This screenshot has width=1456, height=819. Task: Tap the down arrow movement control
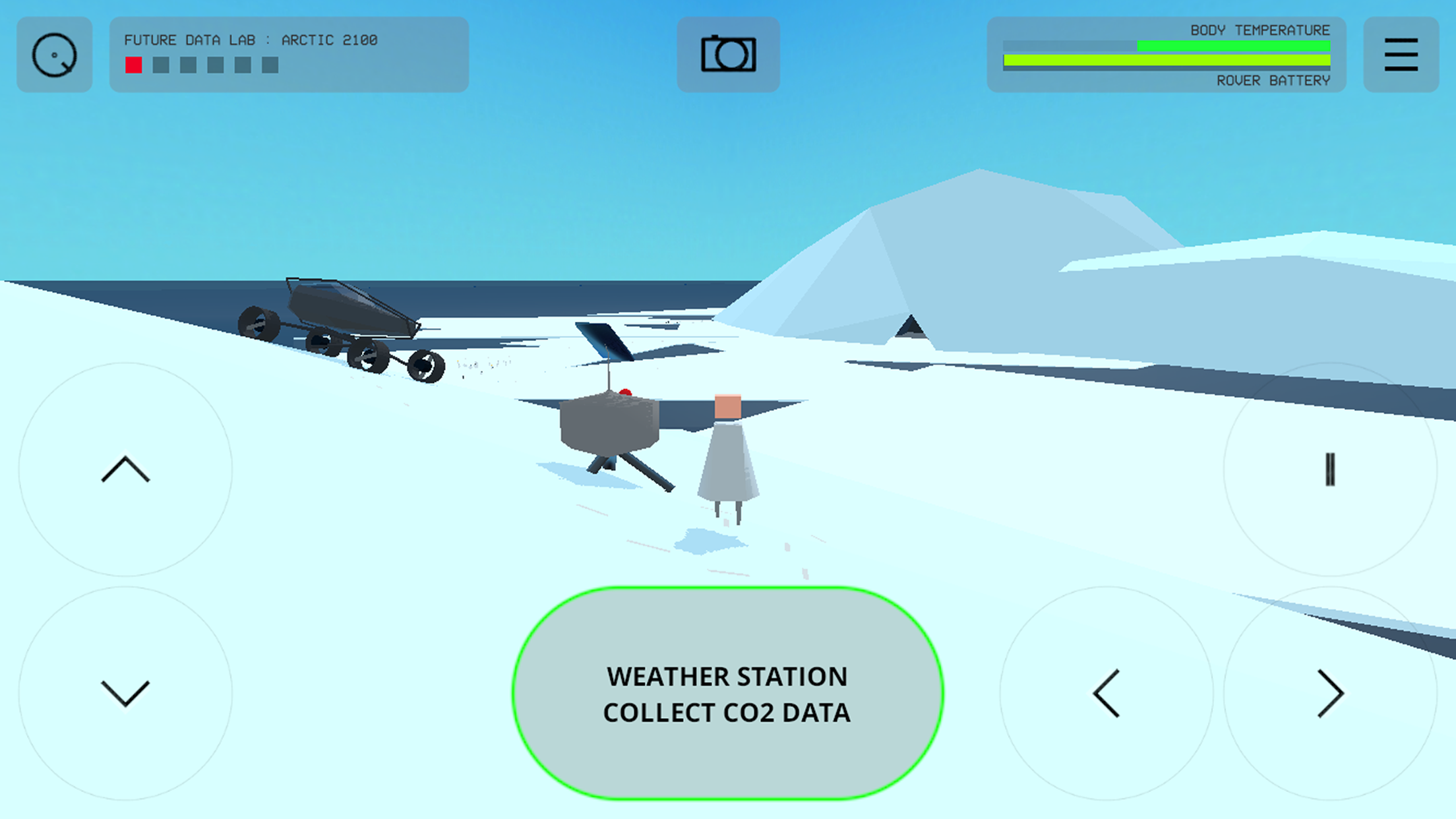(125, 694)
